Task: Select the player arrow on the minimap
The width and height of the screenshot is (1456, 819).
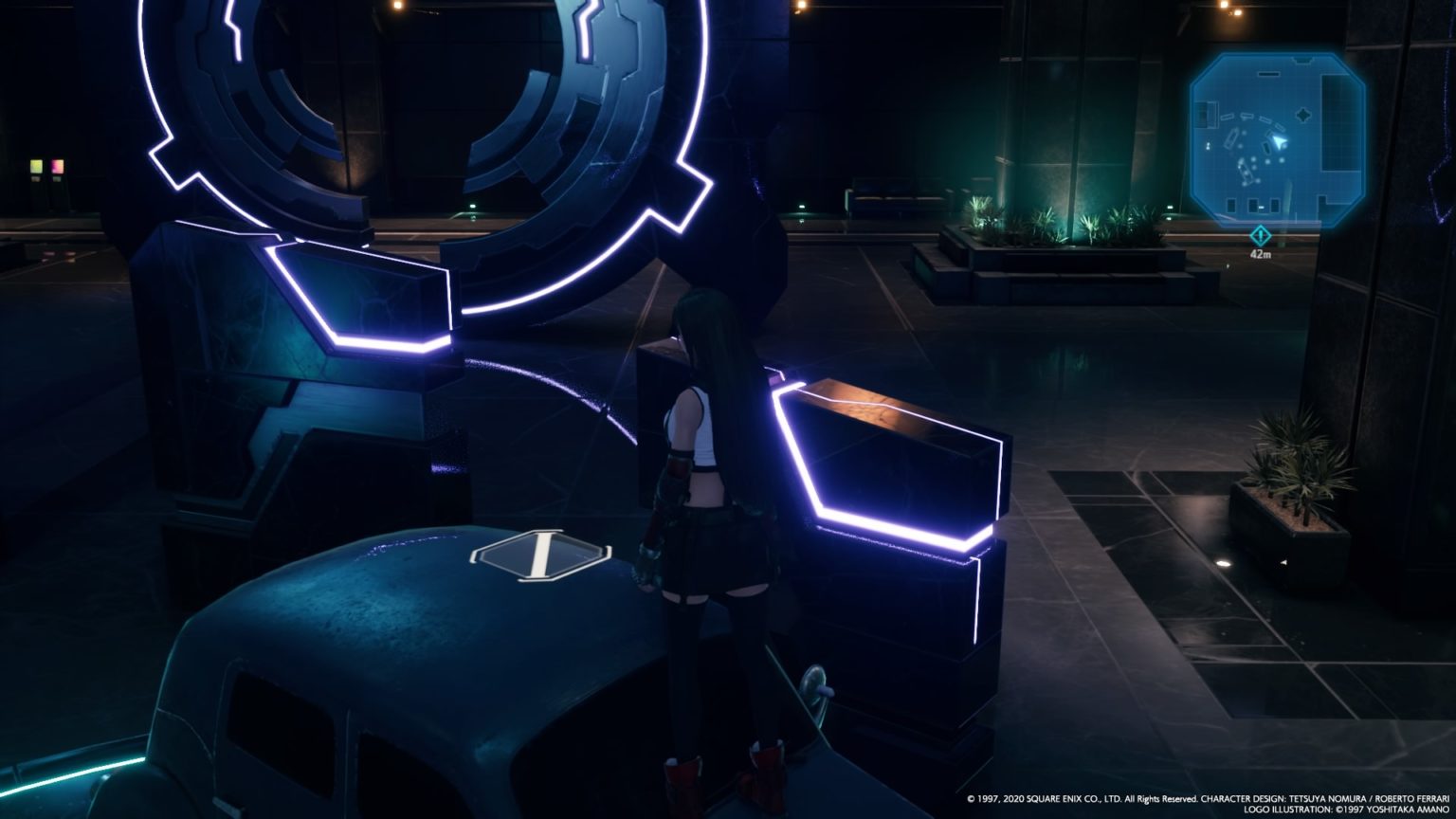Action: [x=1278, y=140]
